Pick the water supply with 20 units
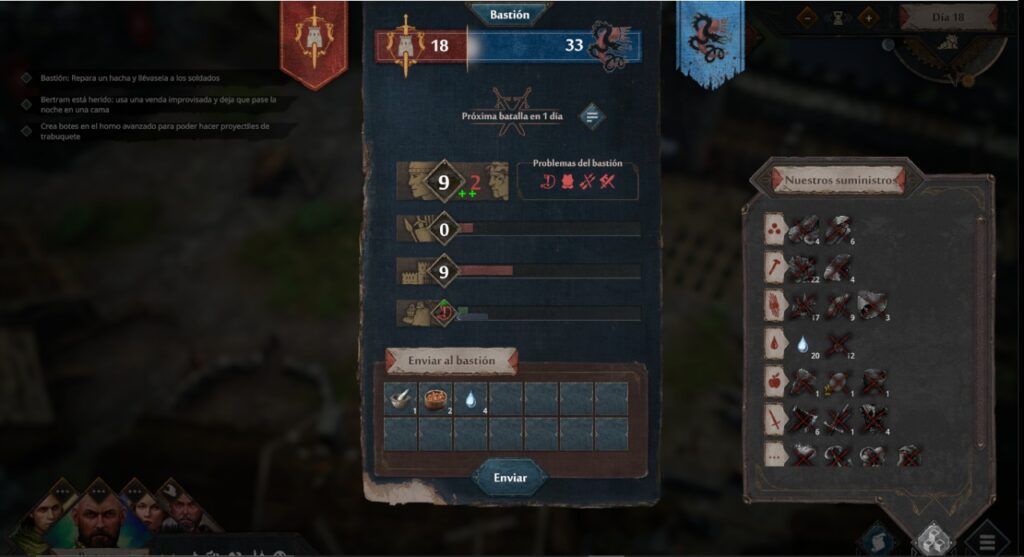 pos(803,343)
